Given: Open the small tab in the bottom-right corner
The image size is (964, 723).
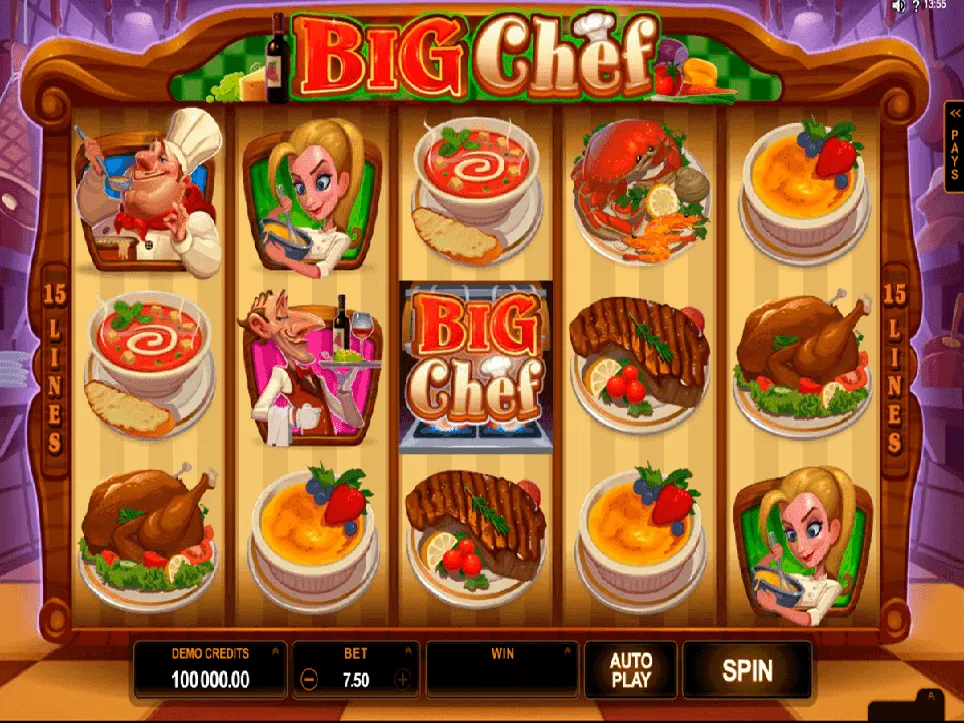Looking at the screenshot, I should click(x=930, y=699).
